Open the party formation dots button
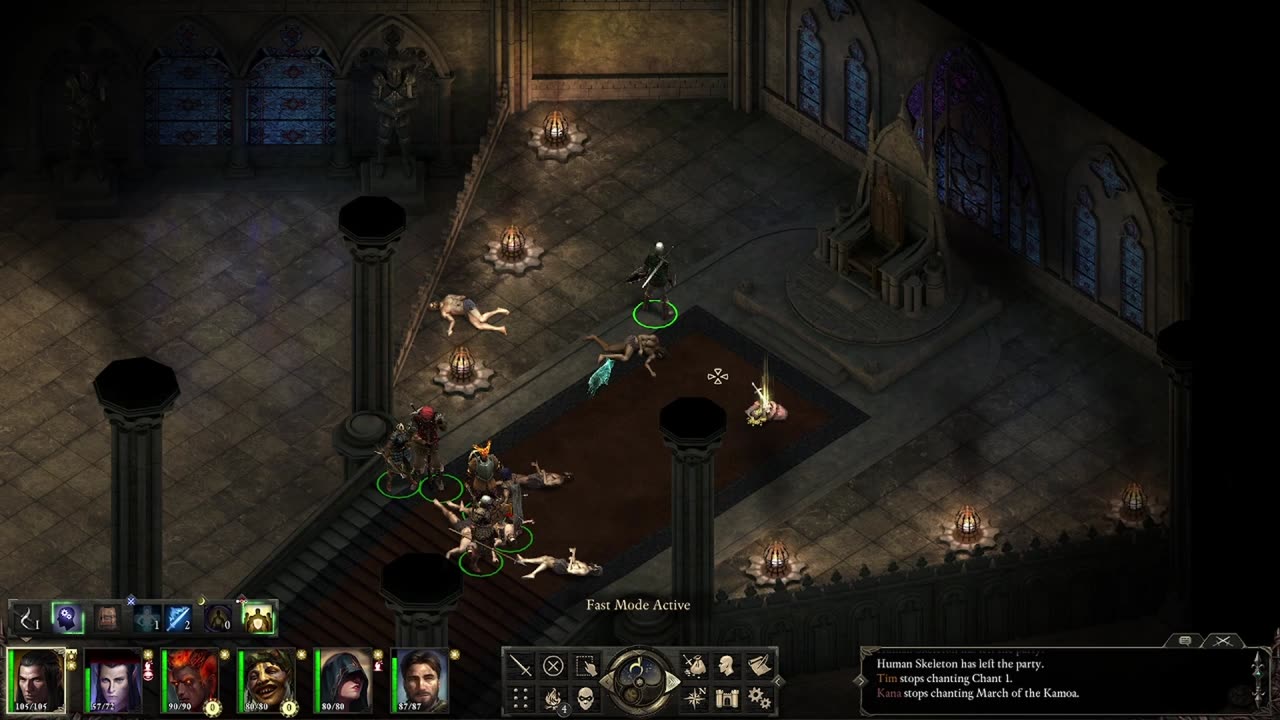Screen dimensions: 1280x720 [521, 697]
